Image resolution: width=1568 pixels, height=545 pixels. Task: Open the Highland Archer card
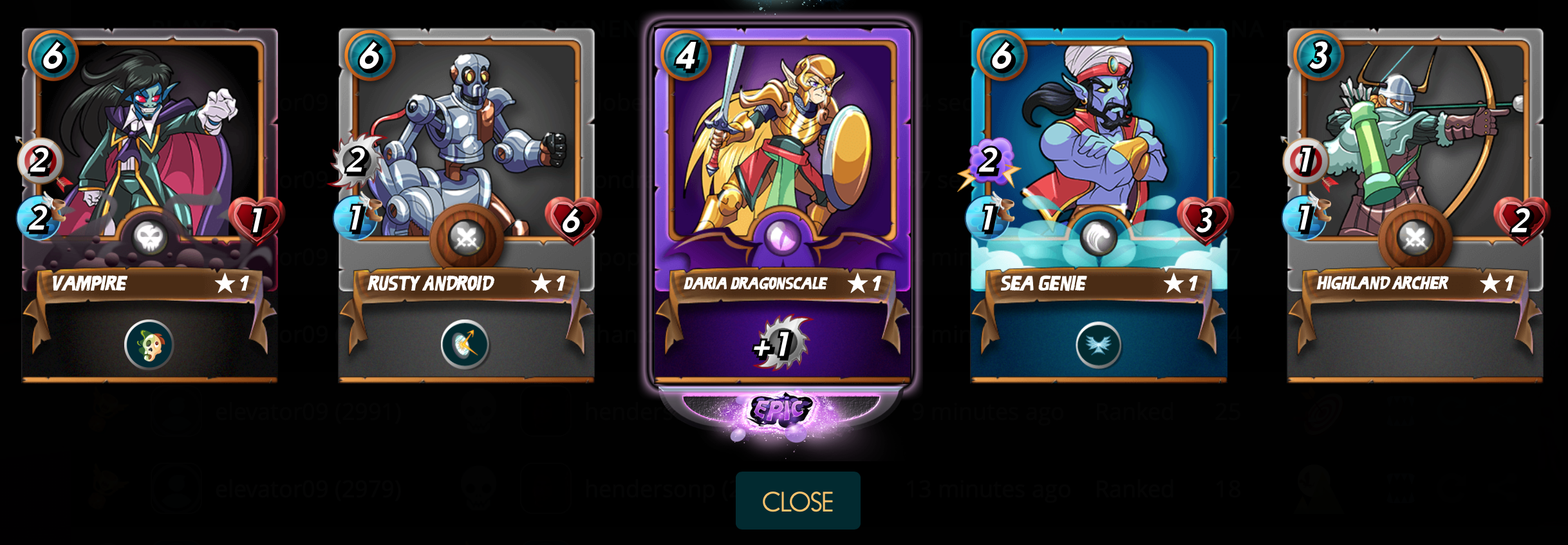(x=1415, y=161)
